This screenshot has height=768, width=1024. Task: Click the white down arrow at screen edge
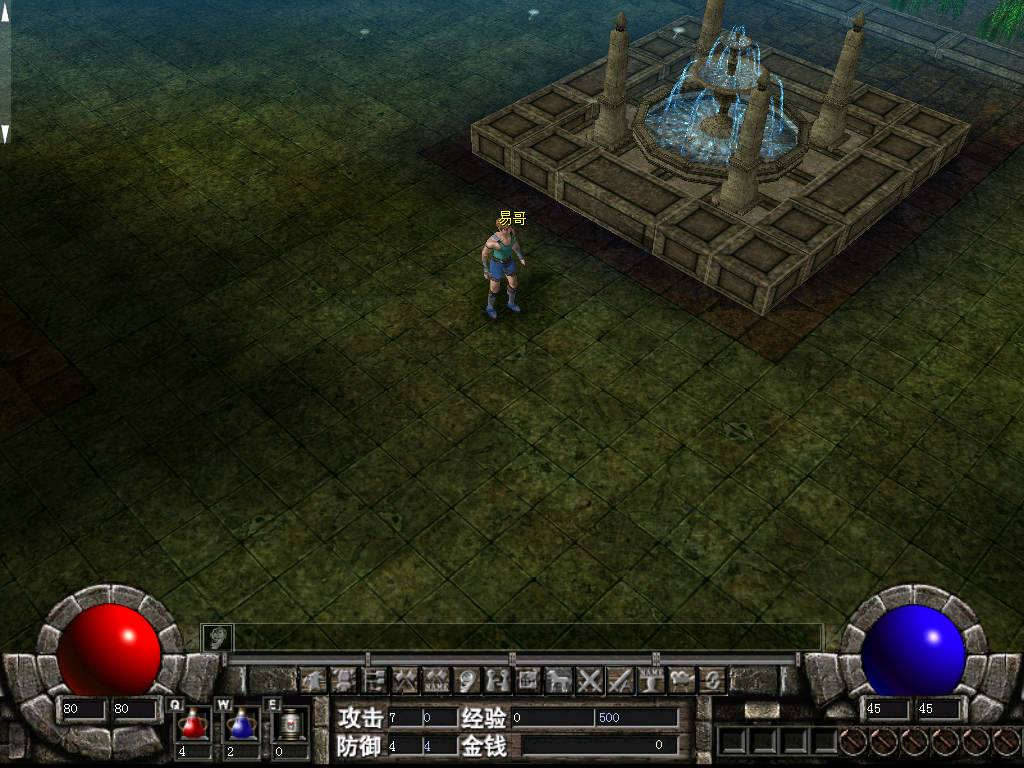click(5, 132)
